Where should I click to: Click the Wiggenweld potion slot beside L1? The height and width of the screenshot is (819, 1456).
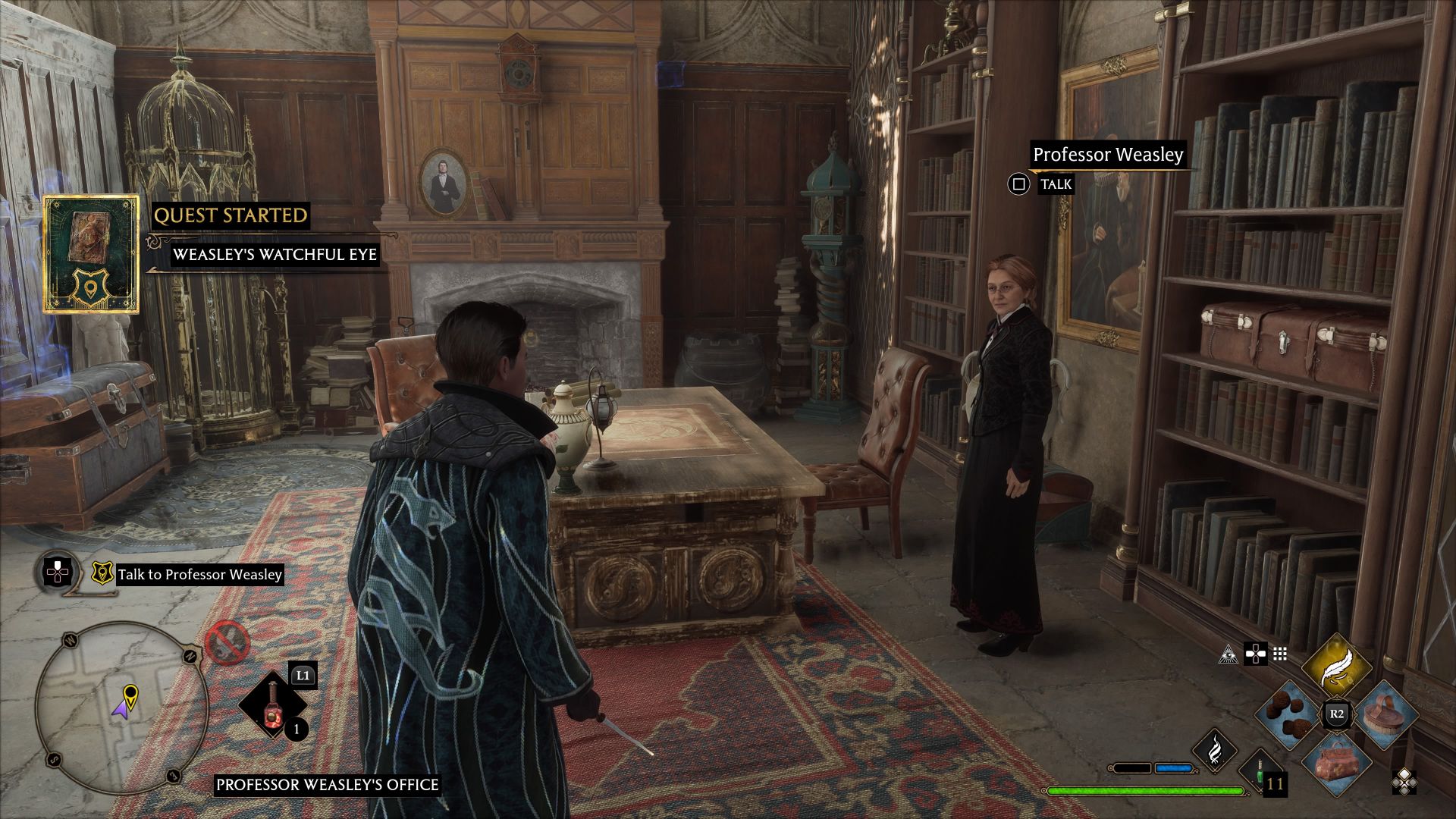(x=272, y=704)
